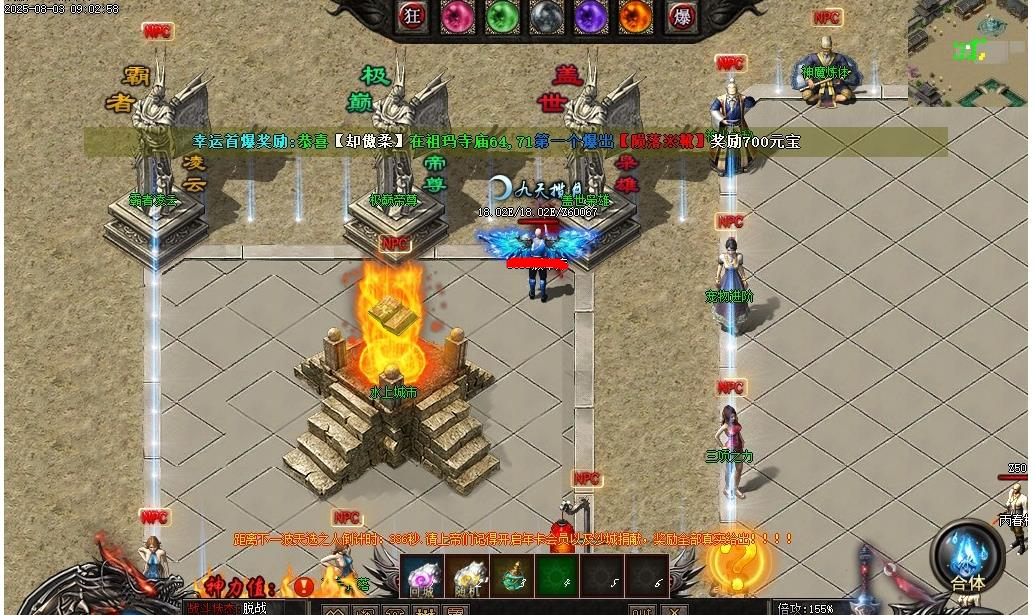Screen dimensions: 1035x615
Task: Click the red 狂 button
Action: point(412,16)
